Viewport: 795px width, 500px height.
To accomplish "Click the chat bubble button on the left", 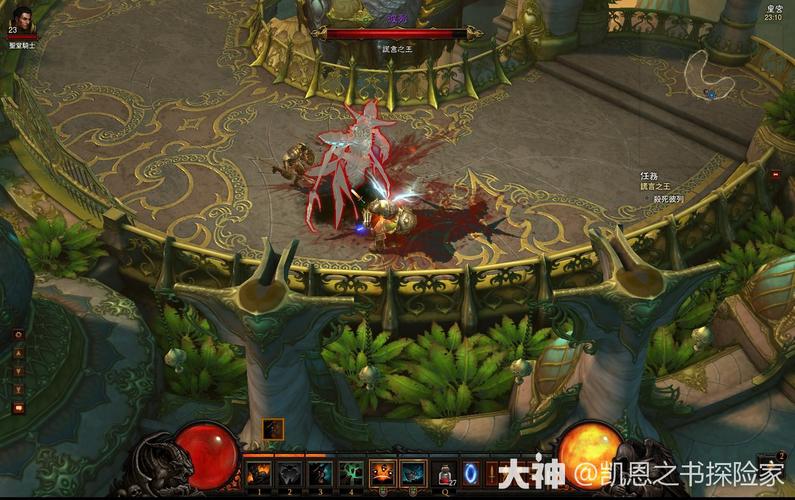I will point(18,407).
